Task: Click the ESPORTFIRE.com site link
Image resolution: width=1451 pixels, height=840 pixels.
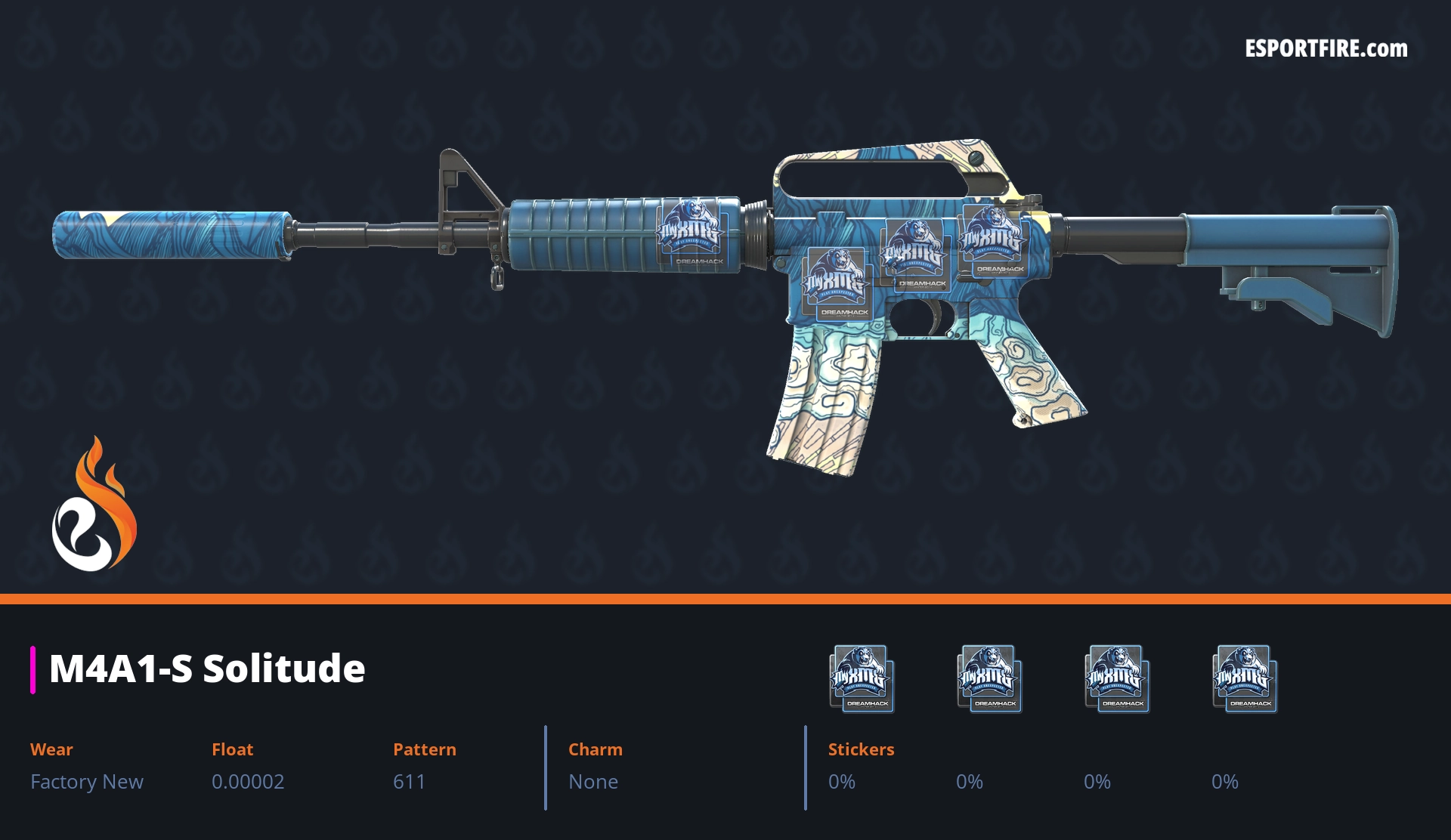Action: point(1326,49)
